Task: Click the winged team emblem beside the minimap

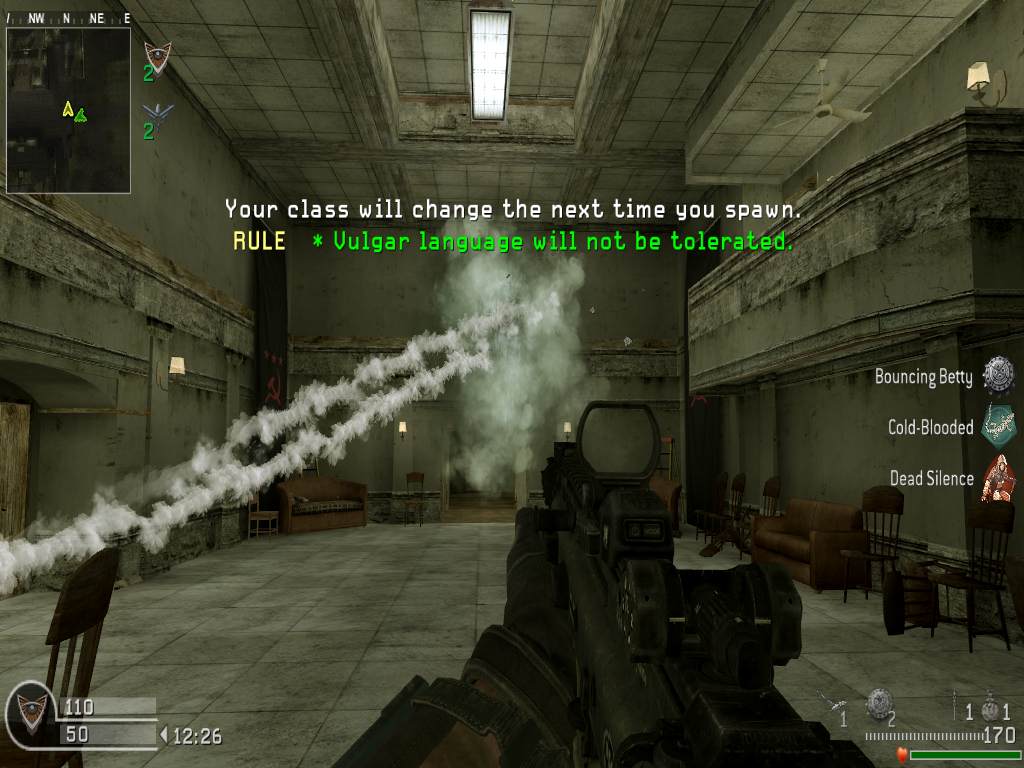Action: point(156,111)
